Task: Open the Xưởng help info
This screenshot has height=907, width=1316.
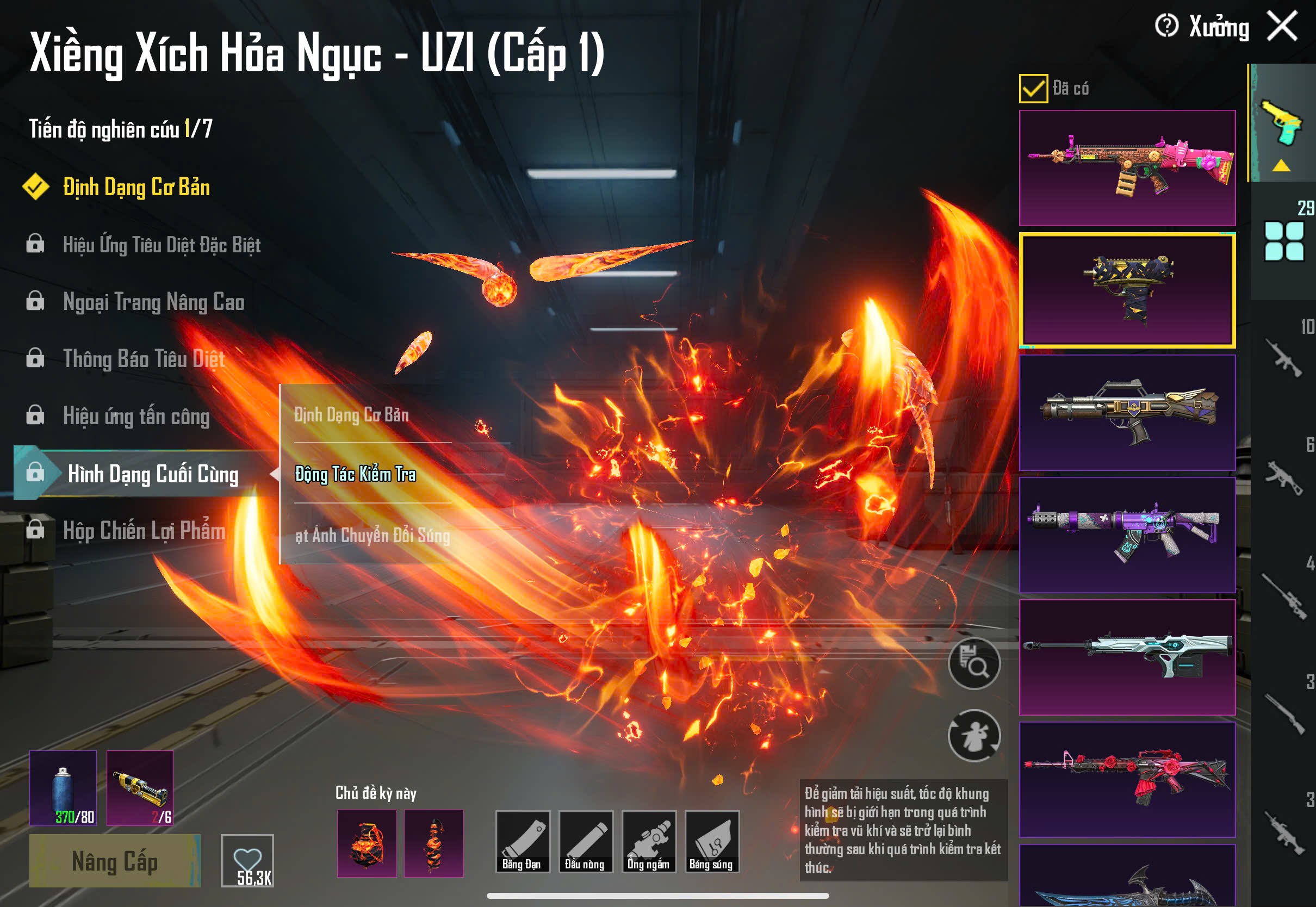Action: [1166, 26]
